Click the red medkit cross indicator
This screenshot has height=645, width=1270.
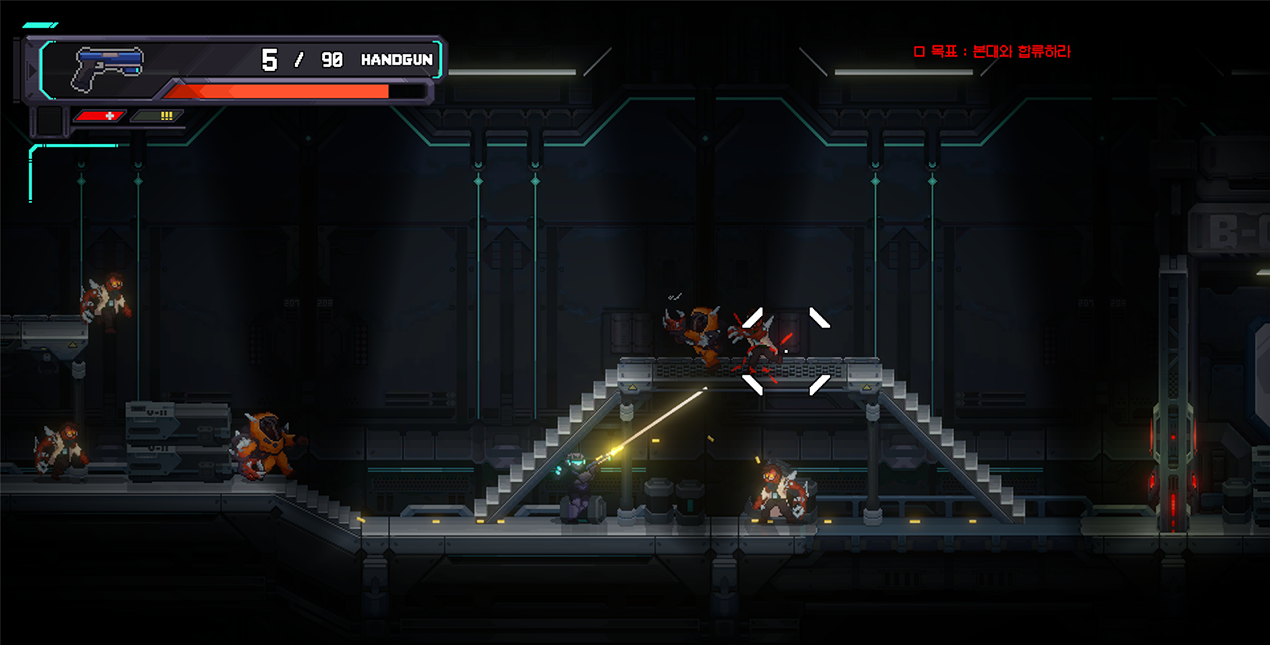click(100, 116)
